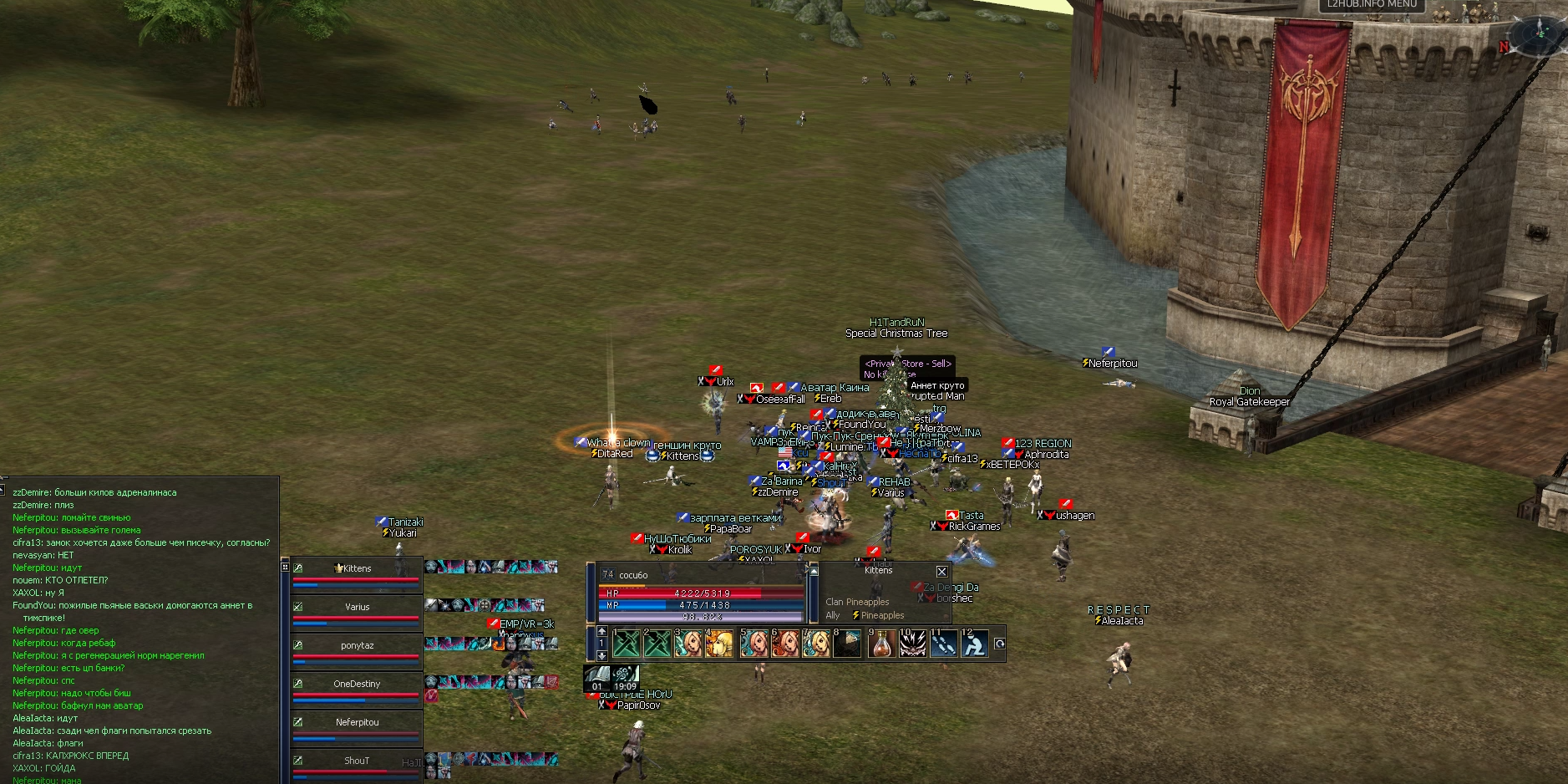Activate the crossed swords skill in slot 1

click(x=627, y=644)
